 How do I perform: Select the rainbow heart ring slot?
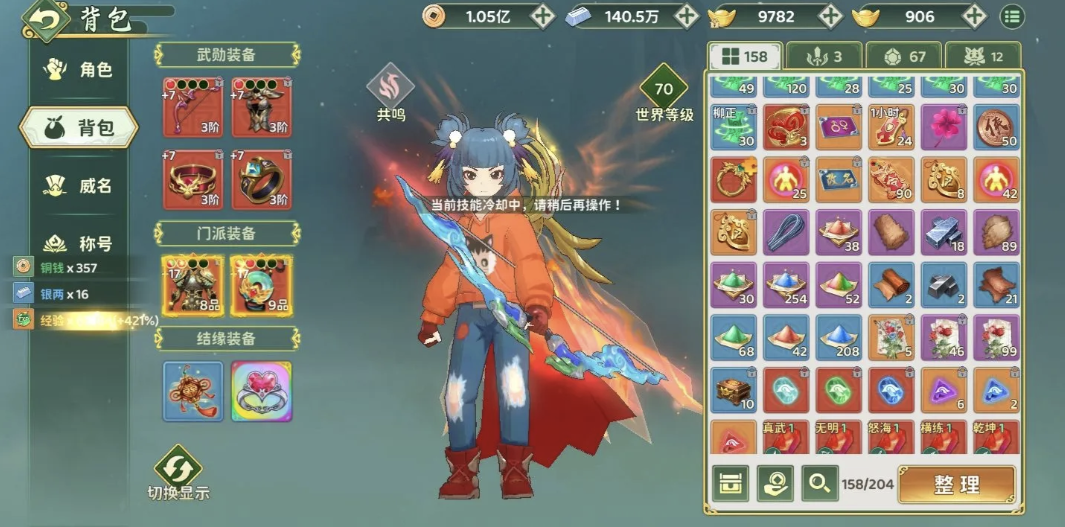(x=261, y=391)
